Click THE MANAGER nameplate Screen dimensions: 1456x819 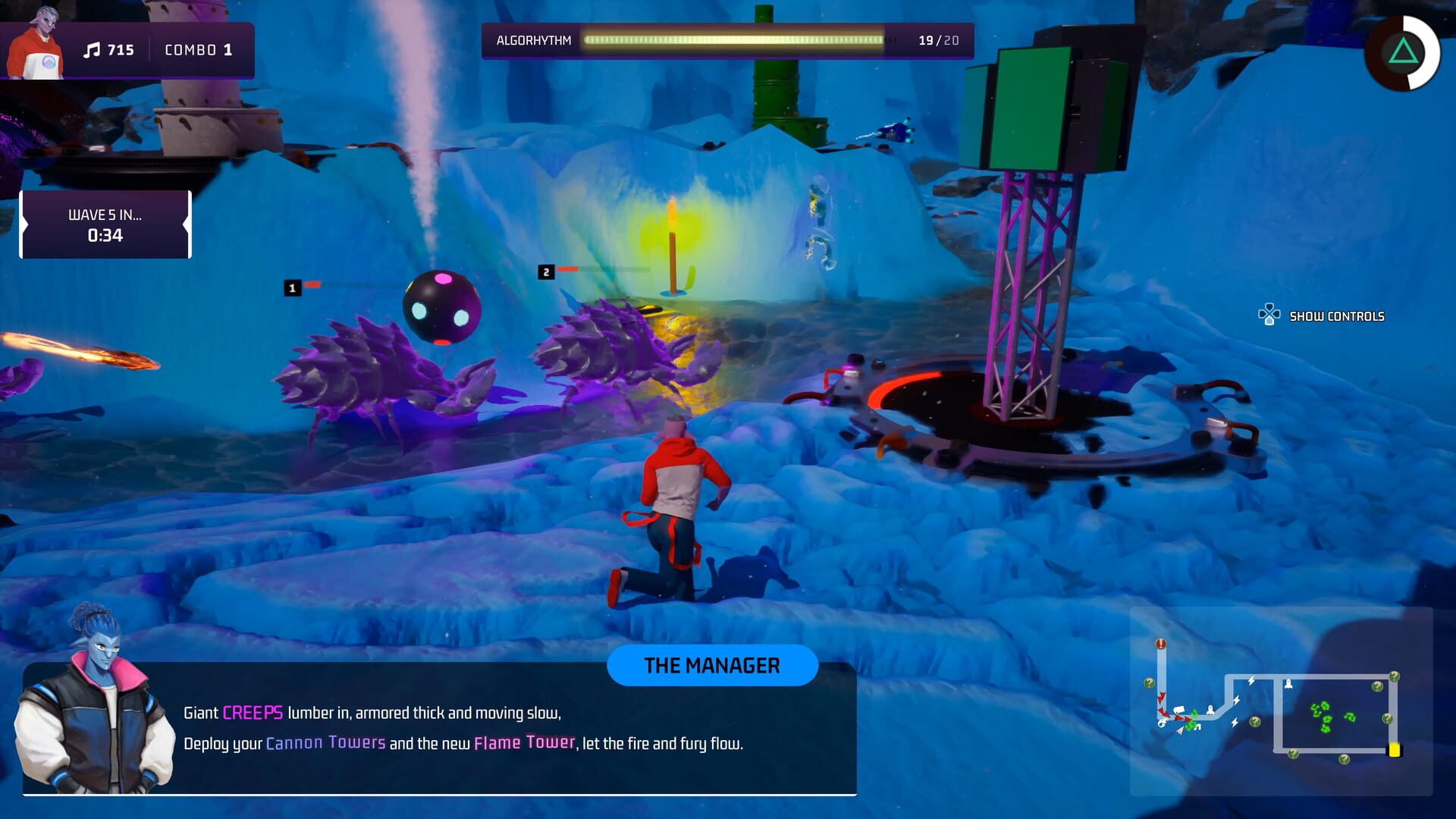[712, 666]
